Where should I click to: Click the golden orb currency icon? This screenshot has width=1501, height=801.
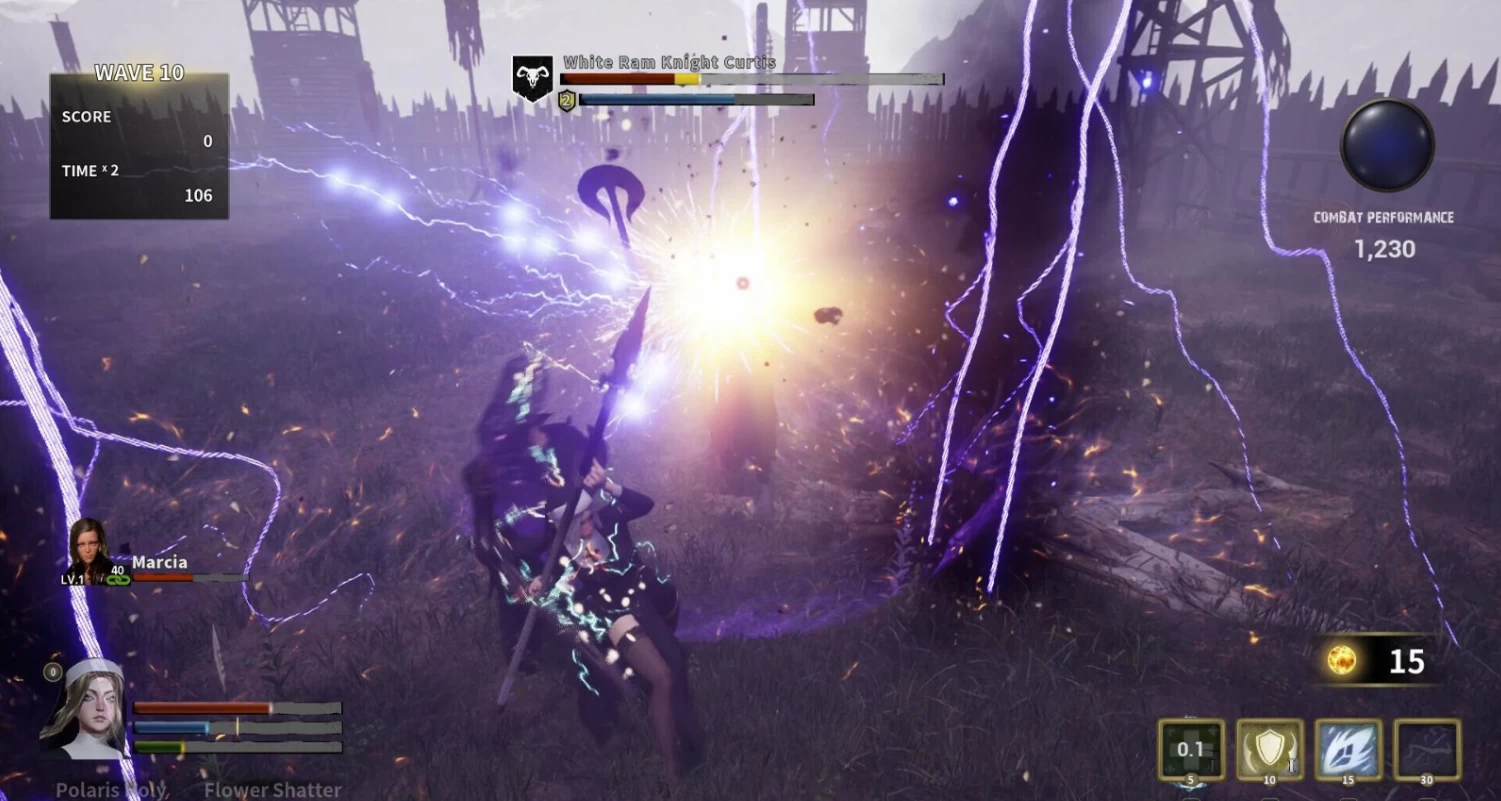click(1341, 660)
